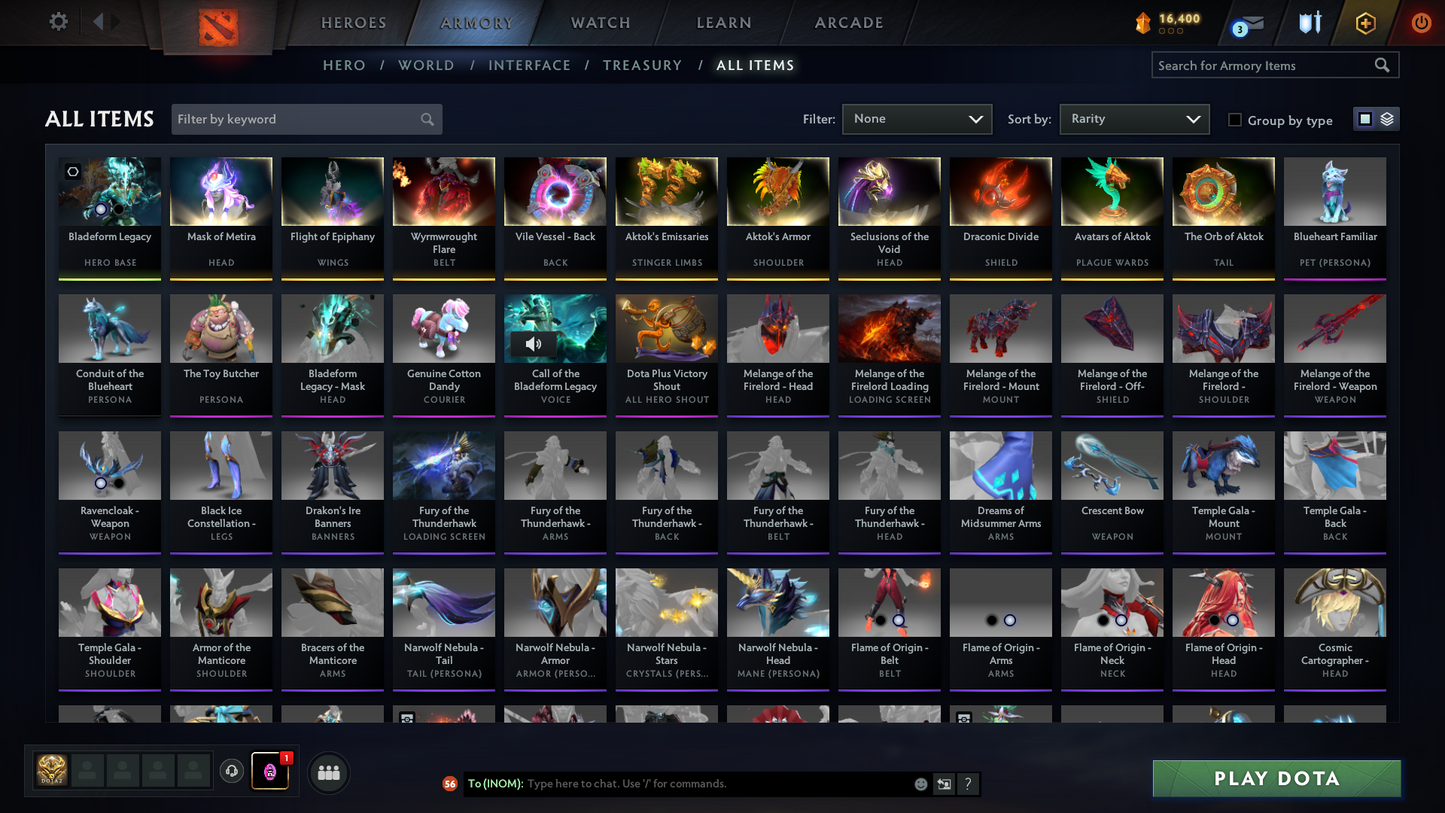This screenshot has width=1445, height=813.
Task: Click the headset voice chat icon near party slots
Action: click(232, 770)
